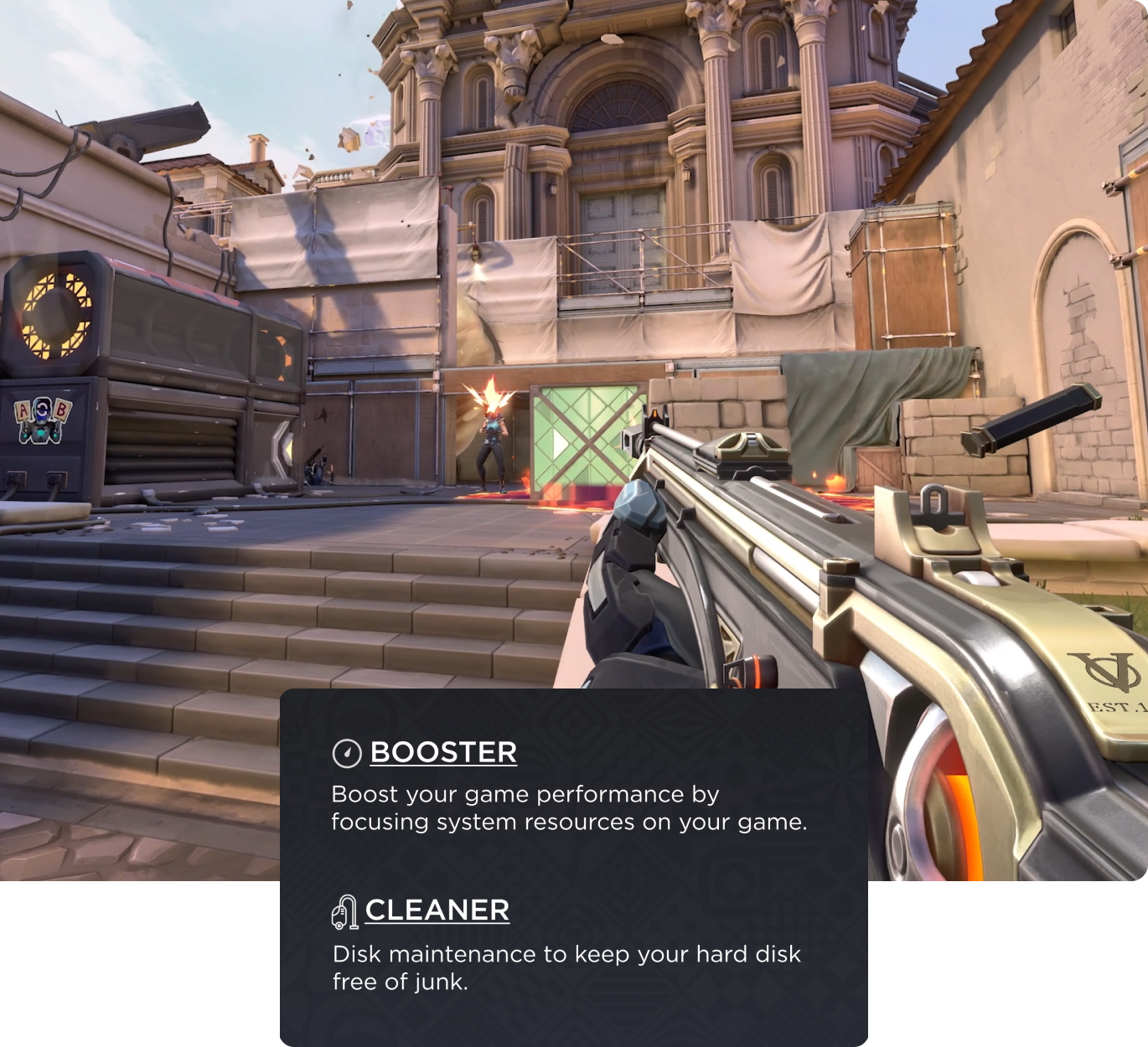This screenshot has height=1047, width=1148.
Task: Click the speedometer icon beside BOOSTER
Action: [x=347, y=754]
